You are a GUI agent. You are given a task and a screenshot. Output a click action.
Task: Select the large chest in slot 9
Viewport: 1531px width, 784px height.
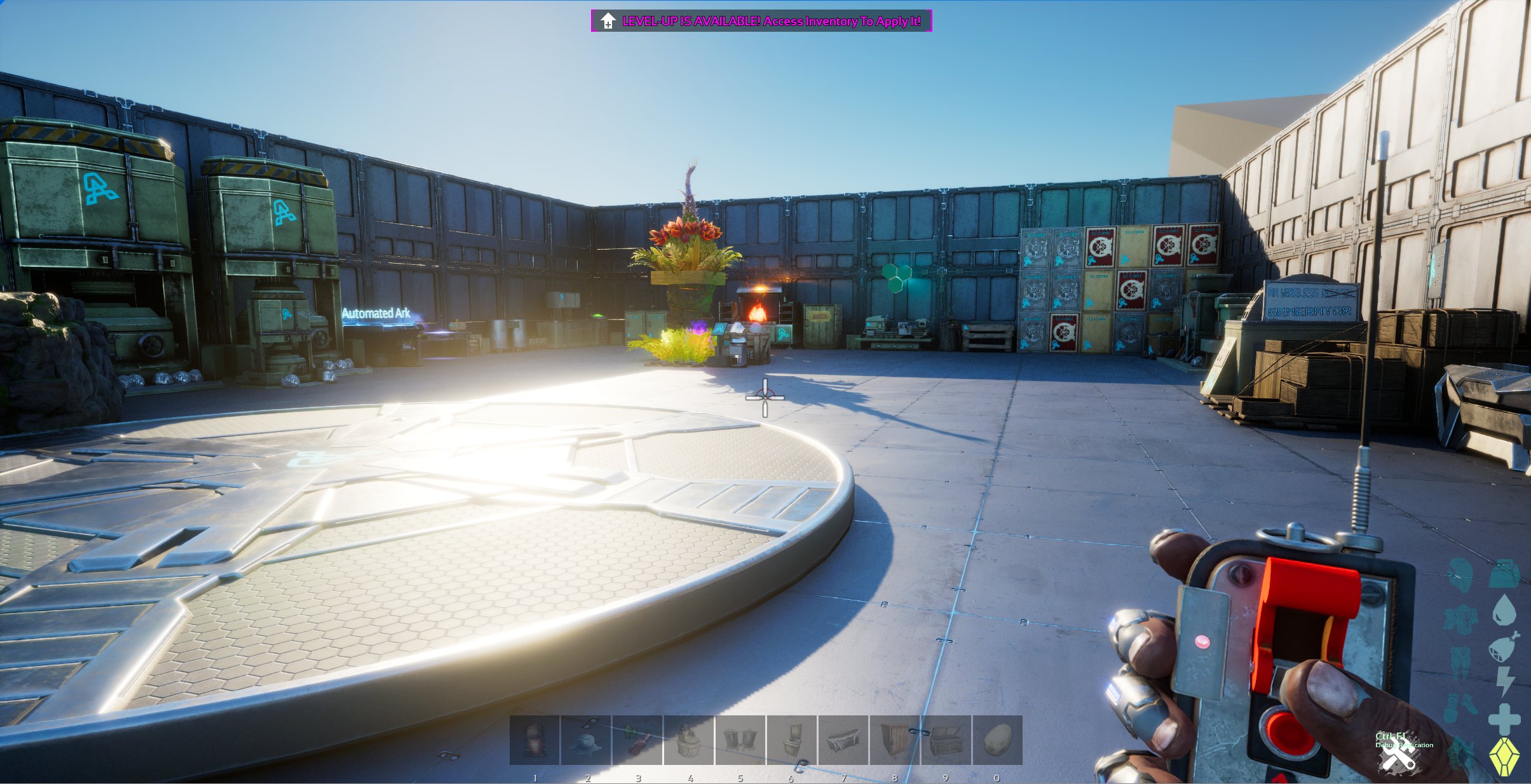945,741
